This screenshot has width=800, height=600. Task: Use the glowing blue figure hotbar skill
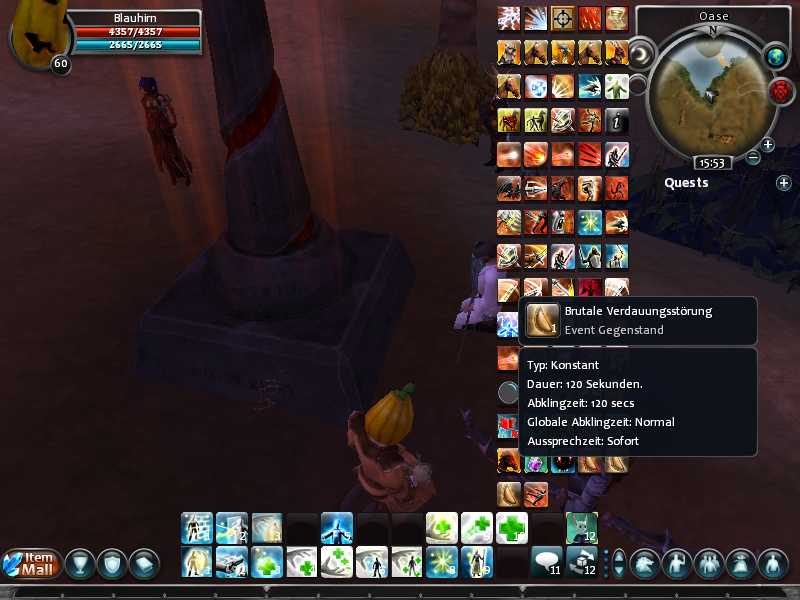[x=336, y=527]
